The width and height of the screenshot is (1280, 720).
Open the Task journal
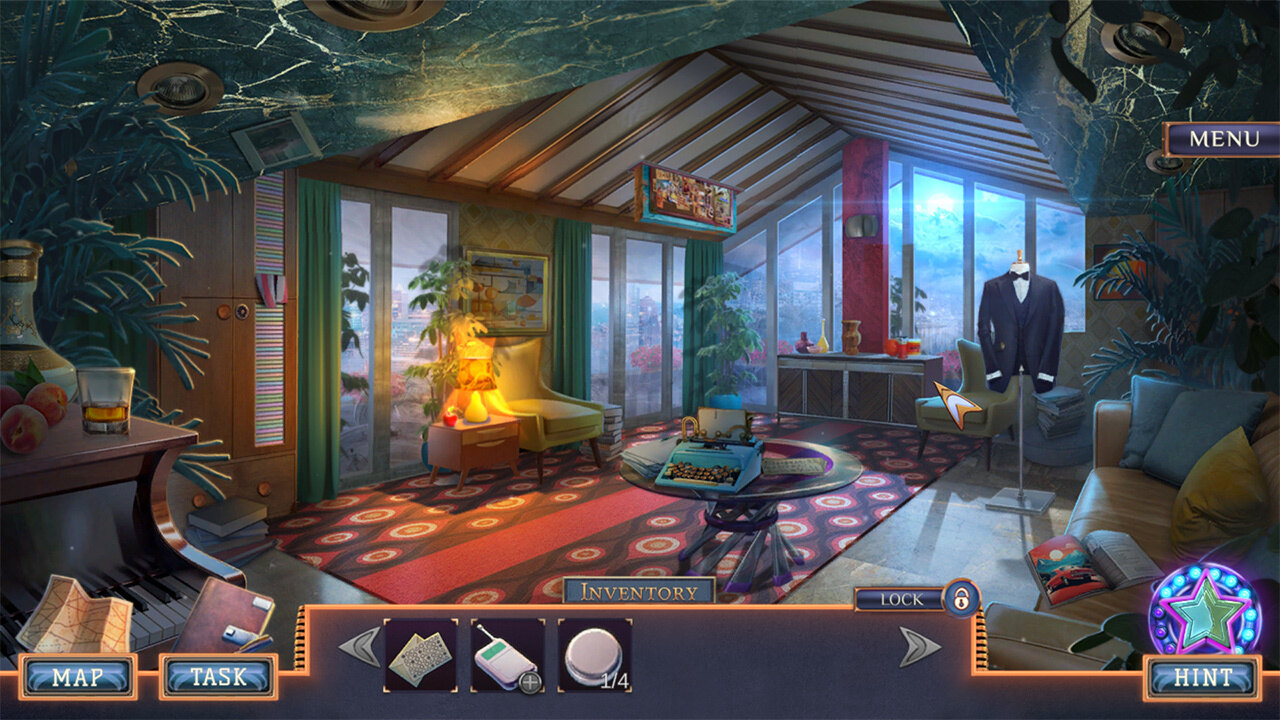pos(218,677)
